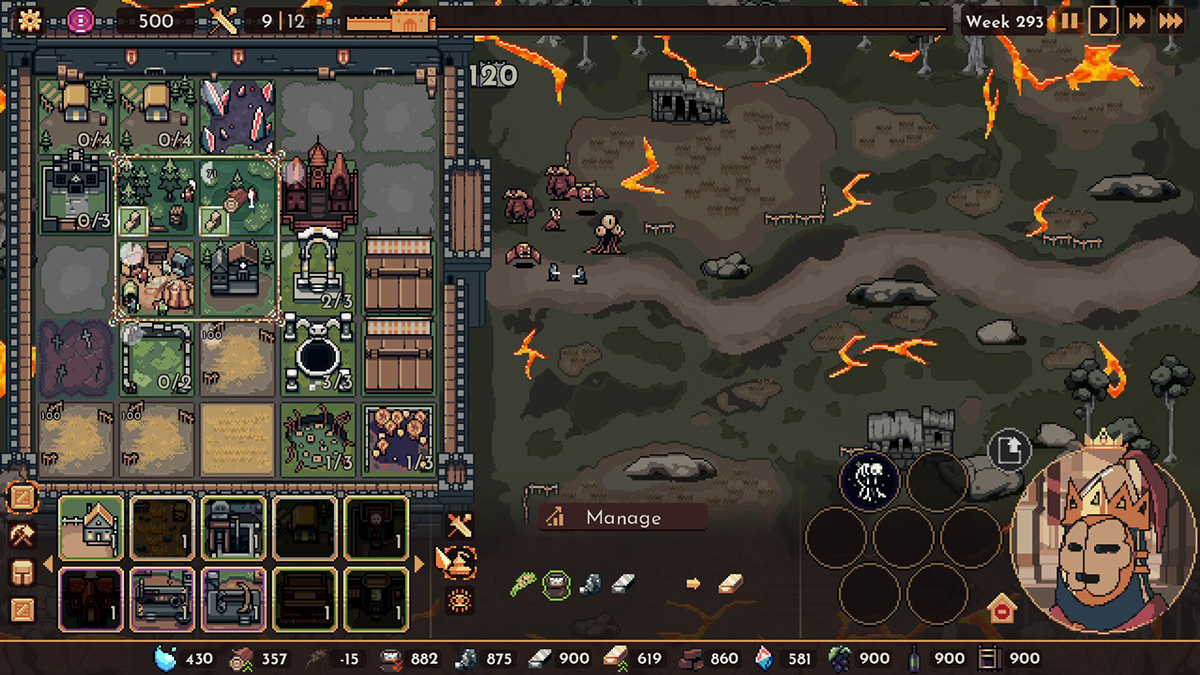Select the skeleton ability in the circular slot
Image resolution: width=1200 pixels, height=675 pixels.
(x=869, y=480)
